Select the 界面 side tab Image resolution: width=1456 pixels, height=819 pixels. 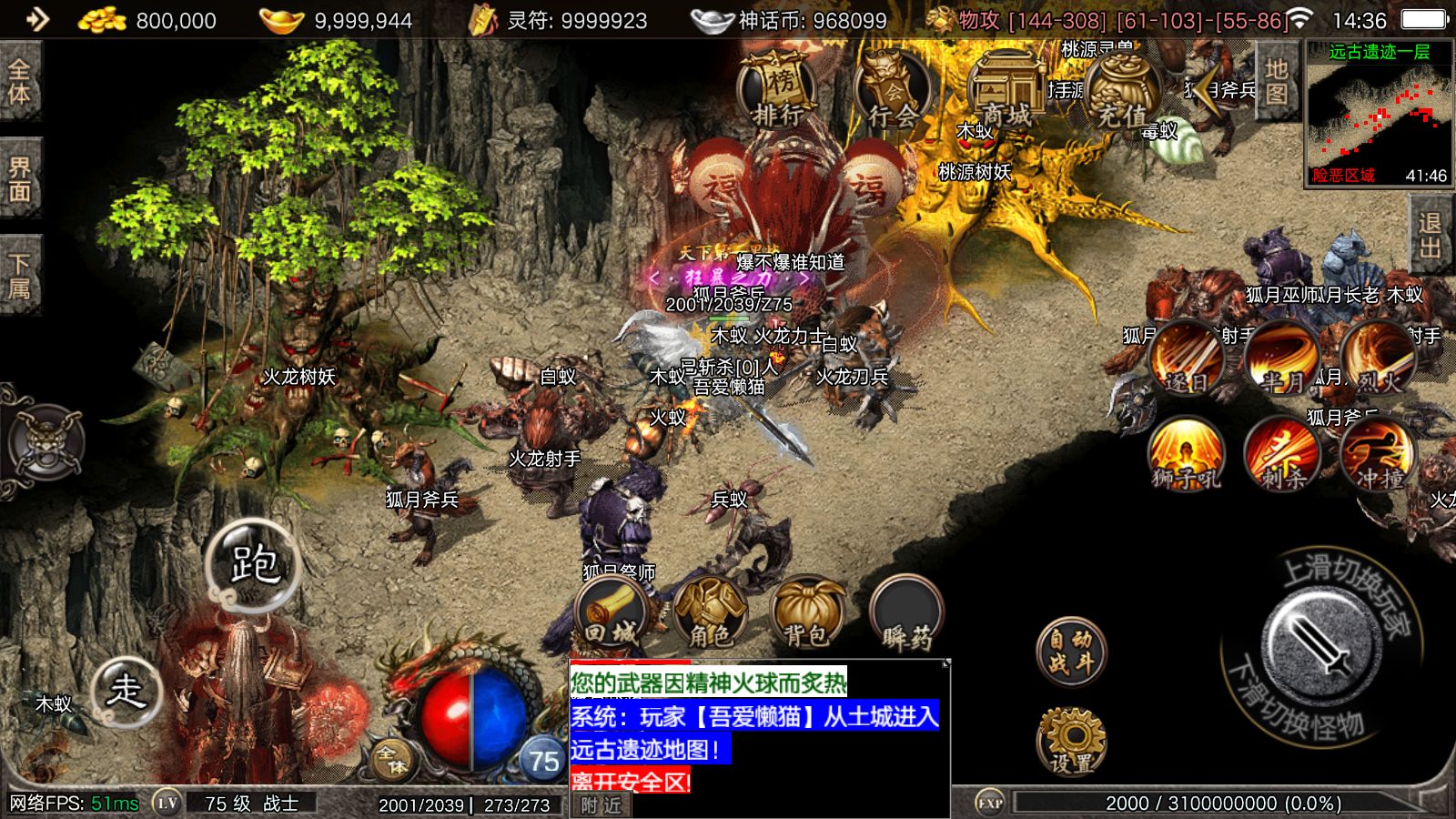click(x=20, y=179)
